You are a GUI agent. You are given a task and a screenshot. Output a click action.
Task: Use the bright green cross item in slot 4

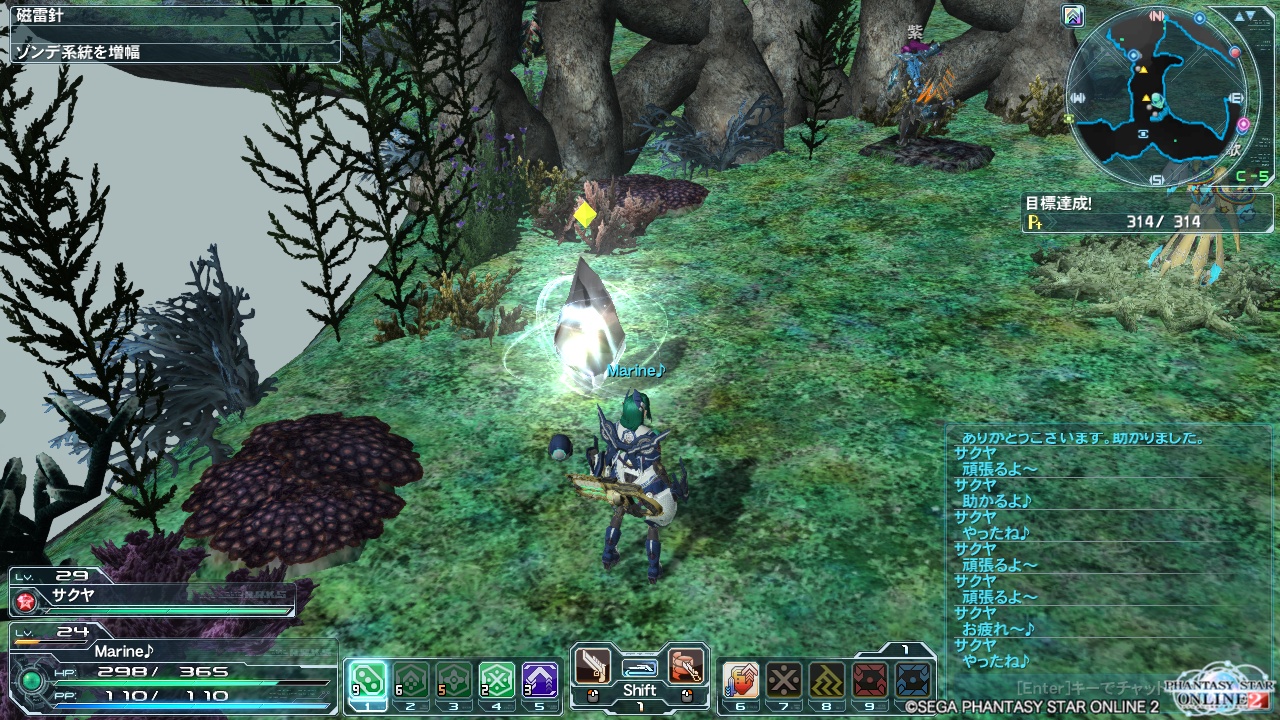click(x=496, y=679)
